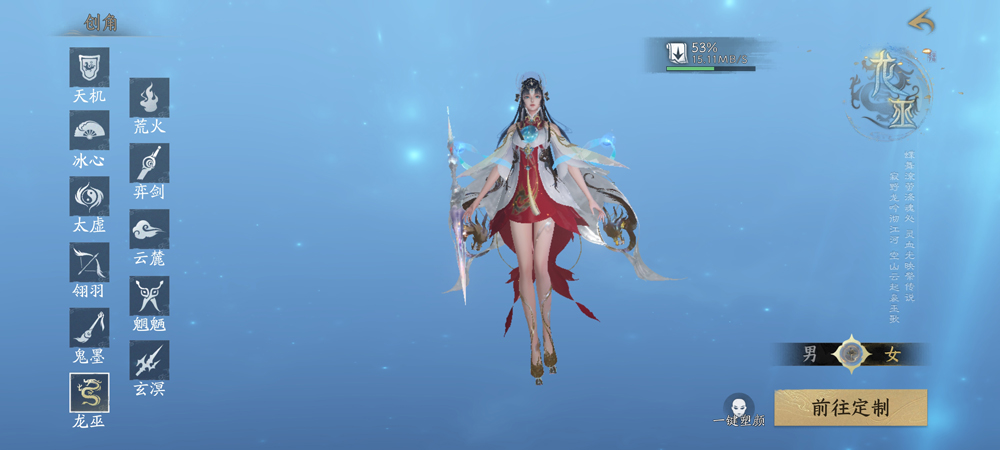1000x450 pixels.
Task: Select the 翎羽 bow class
Action: (89, 262)
